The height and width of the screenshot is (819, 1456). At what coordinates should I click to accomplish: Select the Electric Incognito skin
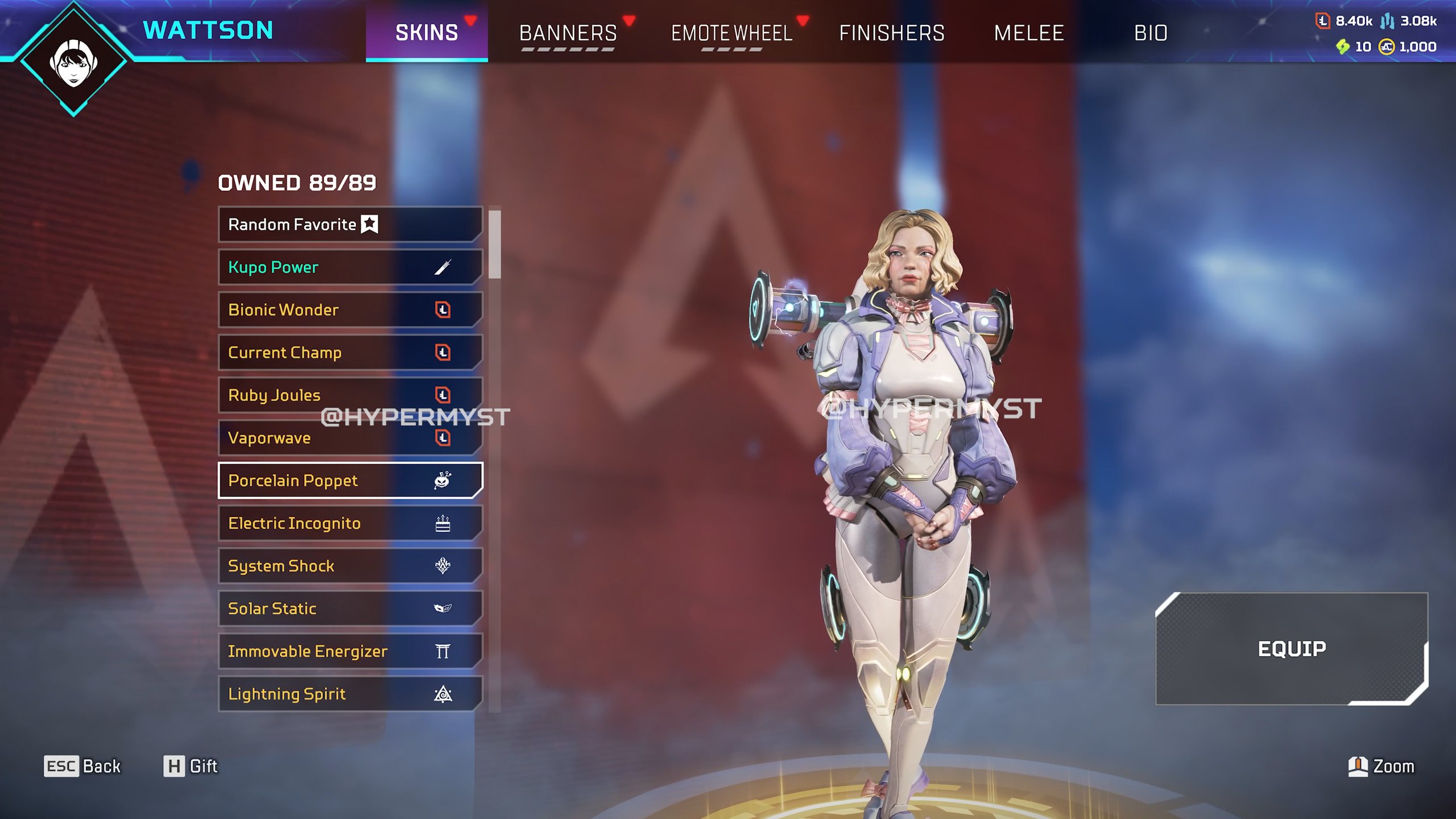350,523
